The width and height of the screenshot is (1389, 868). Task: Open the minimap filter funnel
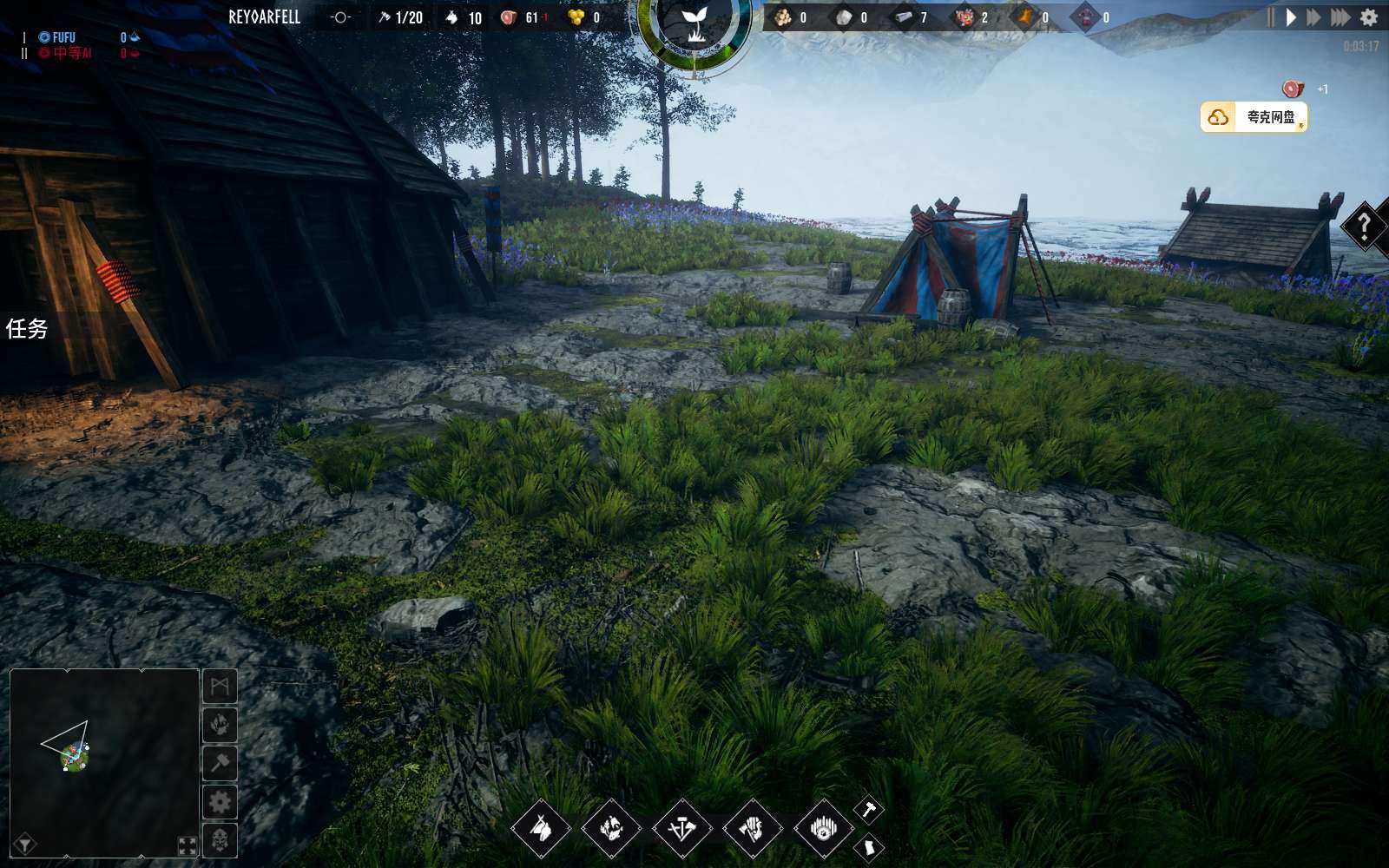(x=24, y=844)
